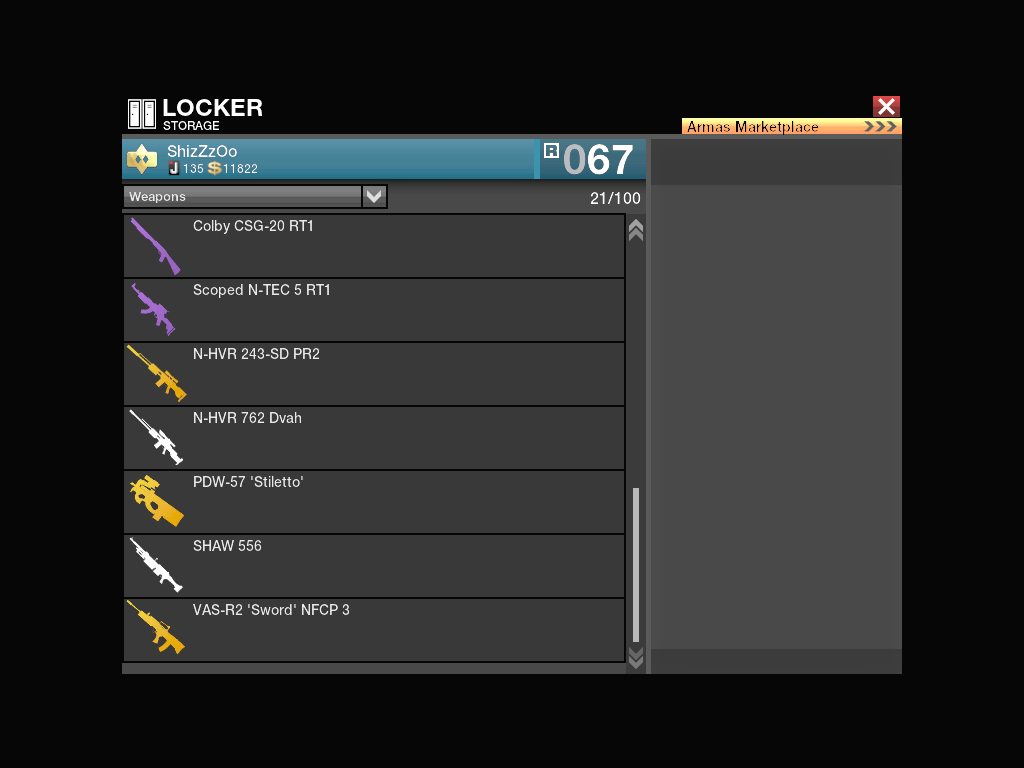Select the N-HVR 762 Dvah entry
Viewport: 1024px width, 768px height.
coord(374,438)
